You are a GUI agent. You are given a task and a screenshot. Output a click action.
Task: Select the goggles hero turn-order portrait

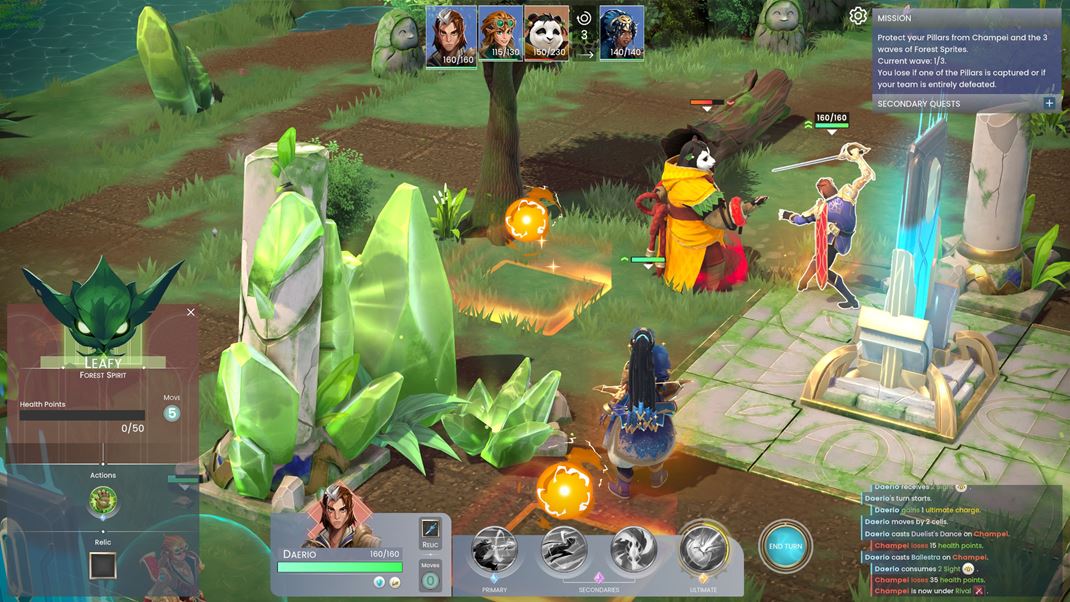point(500,36)
